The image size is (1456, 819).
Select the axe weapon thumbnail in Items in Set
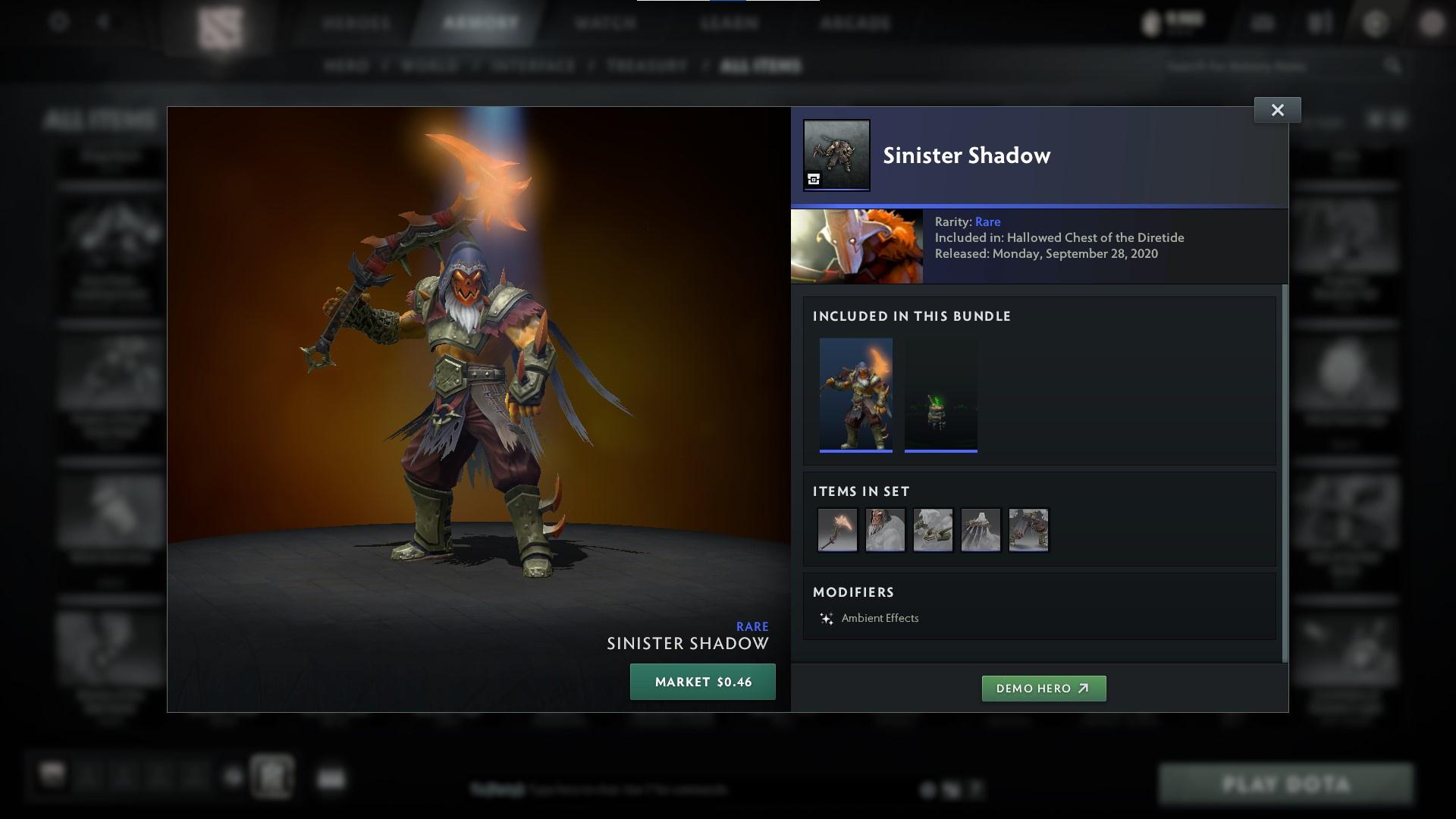[837, 530]
